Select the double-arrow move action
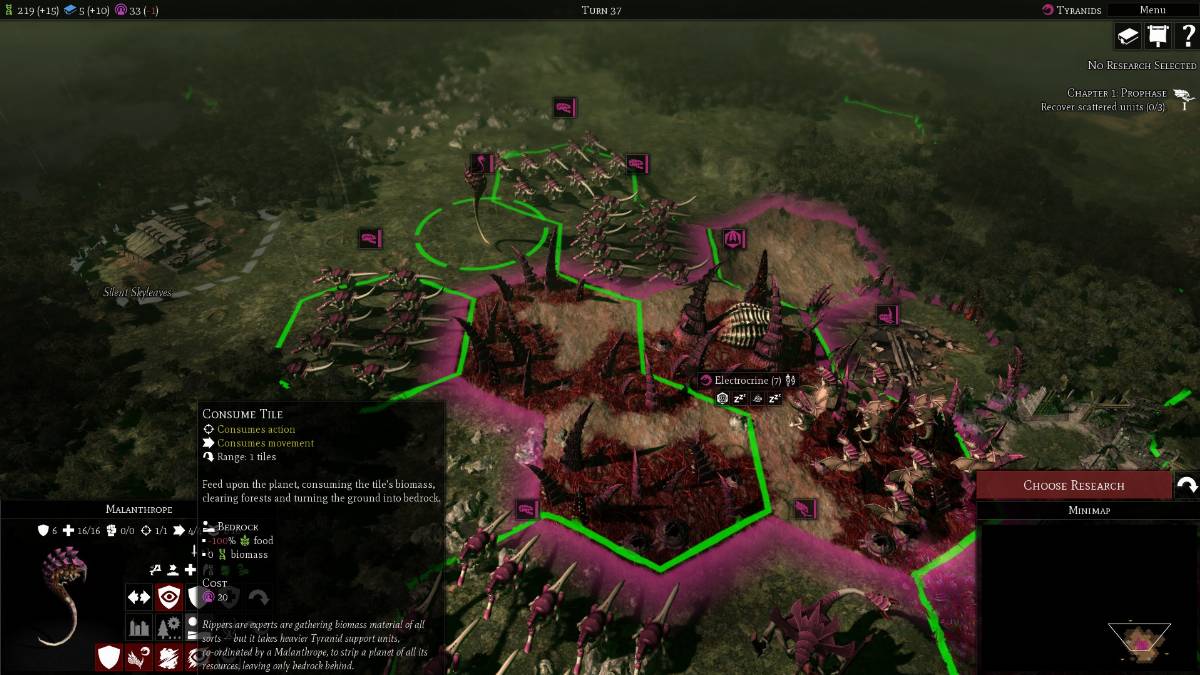 coord(139,597)
